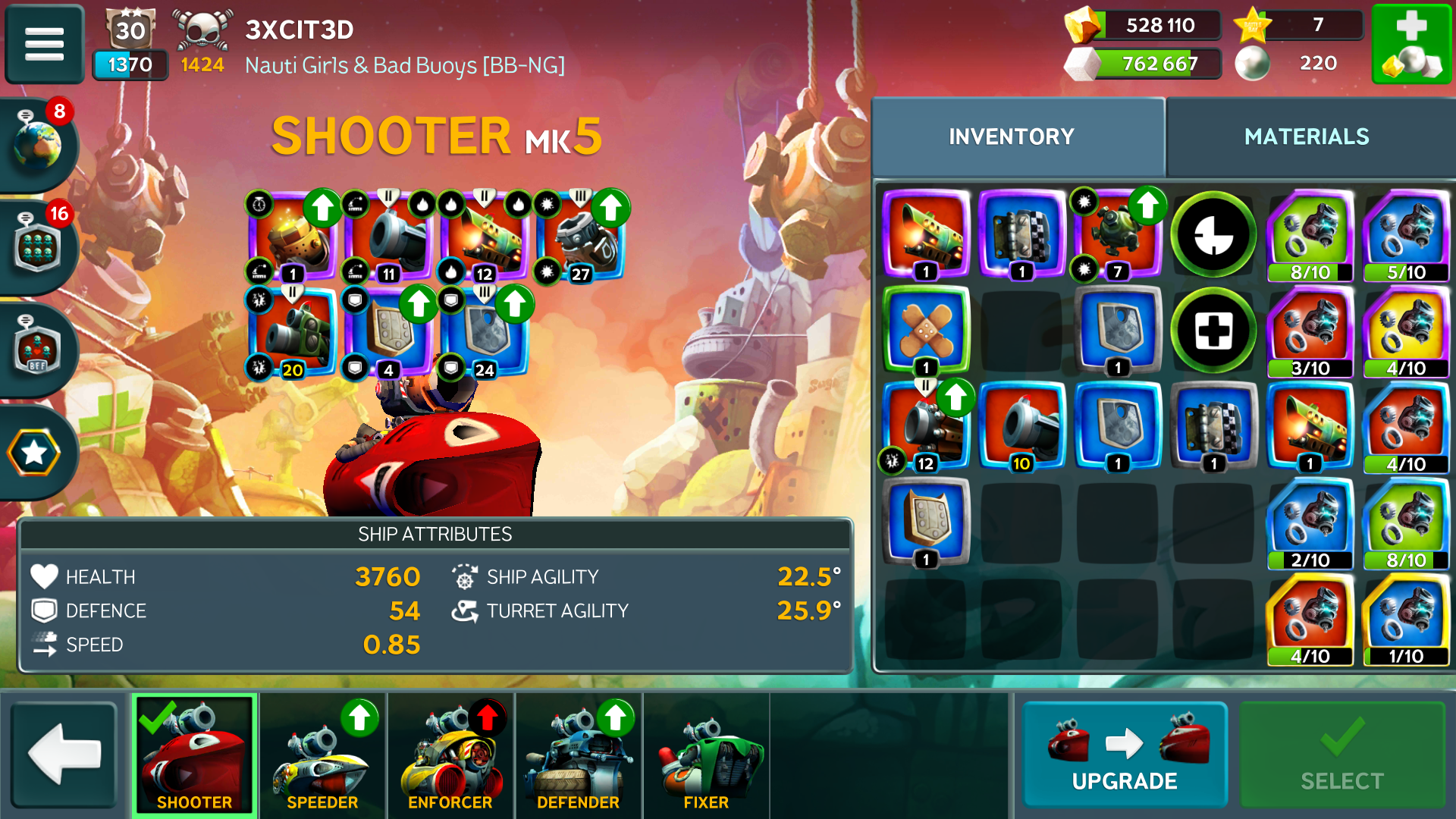The image size is (1456, 819).
Task: Open the globe chat with 8 notifications
Action: [x=36, y=144]
